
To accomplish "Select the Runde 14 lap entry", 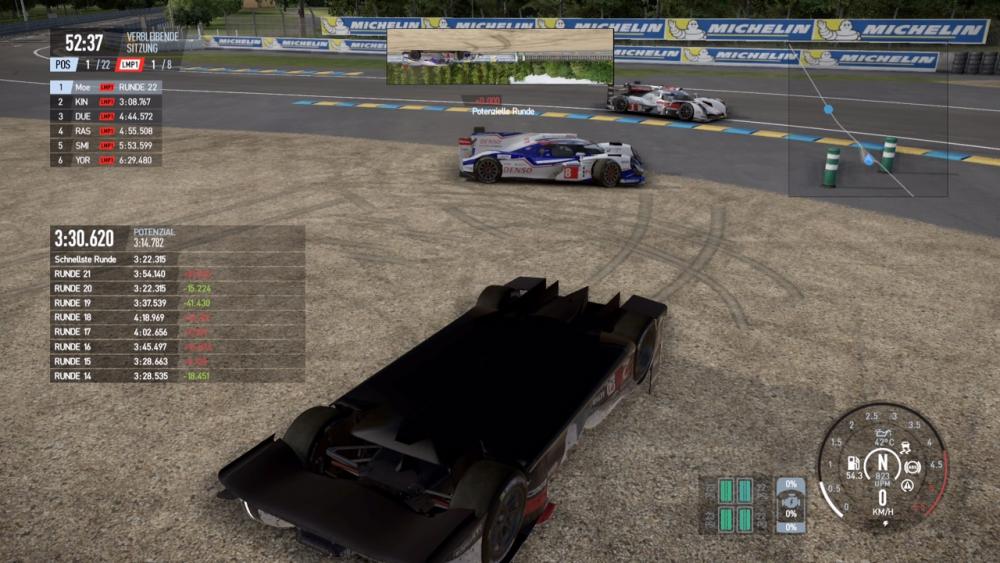I will 177,376.
